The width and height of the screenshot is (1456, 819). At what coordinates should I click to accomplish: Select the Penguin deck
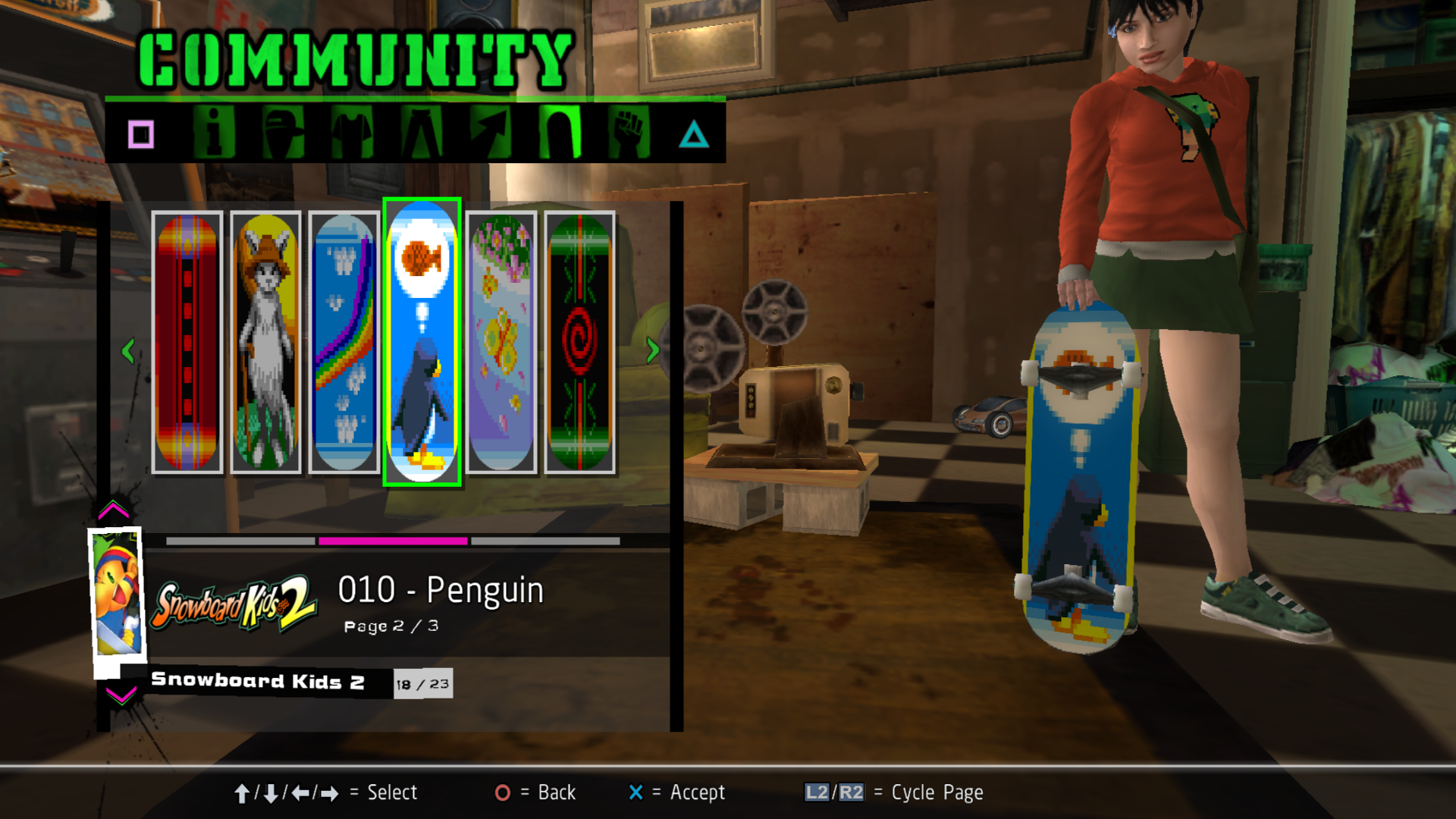point(422,343)
